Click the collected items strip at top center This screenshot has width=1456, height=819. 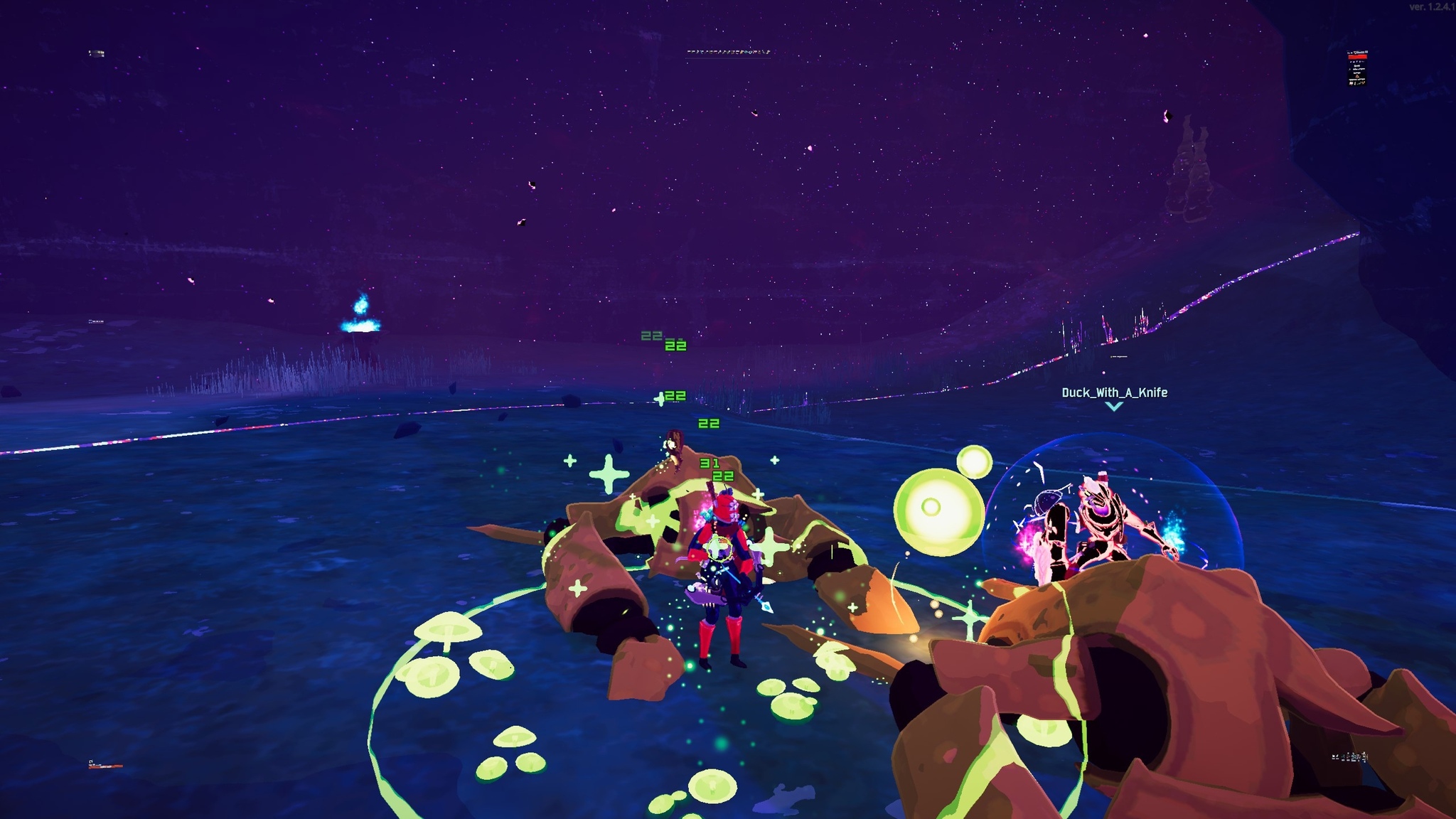pos(729,52)
